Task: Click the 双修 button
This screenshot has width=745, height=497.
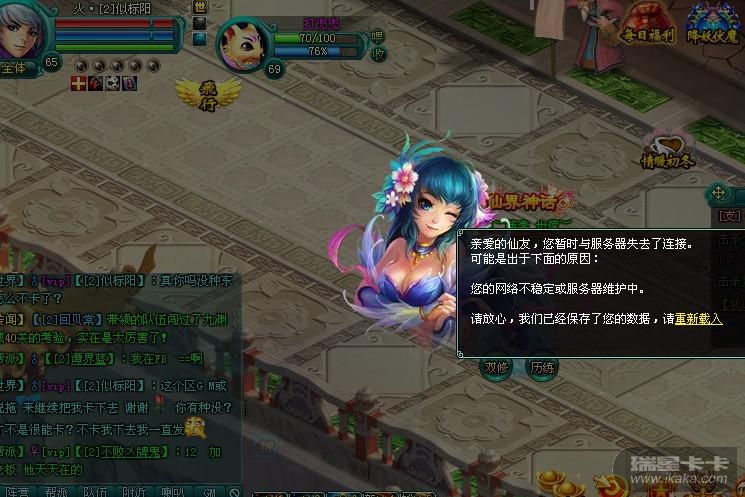Action: 497,367
